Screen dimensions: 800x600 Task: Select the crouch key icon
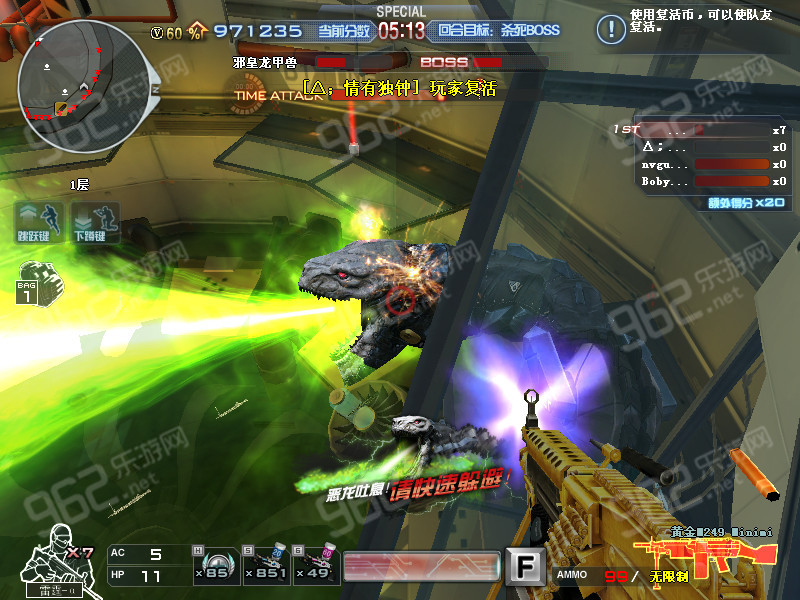click(x=95, y=223)
